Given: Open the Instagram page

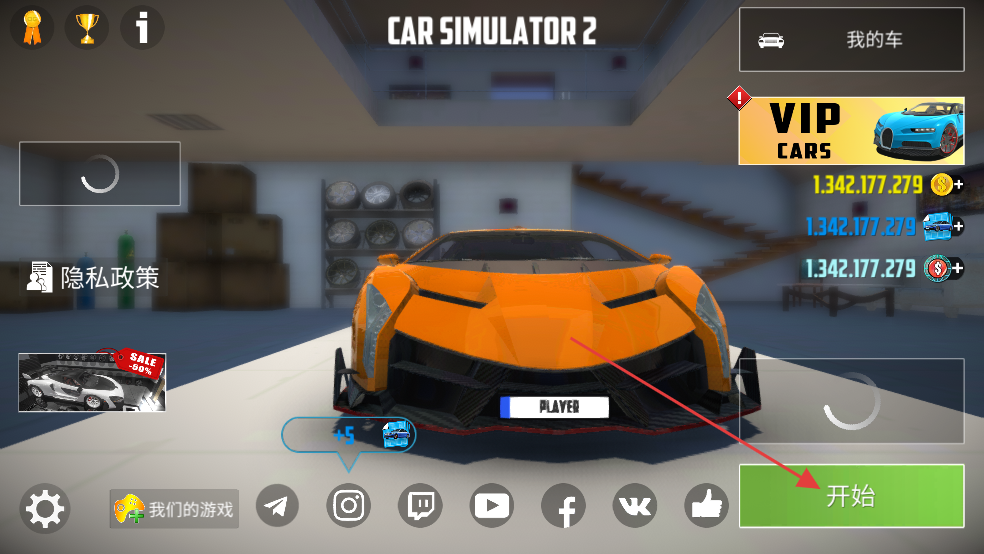Looking at the screenshot, I should tap(349, 507).
